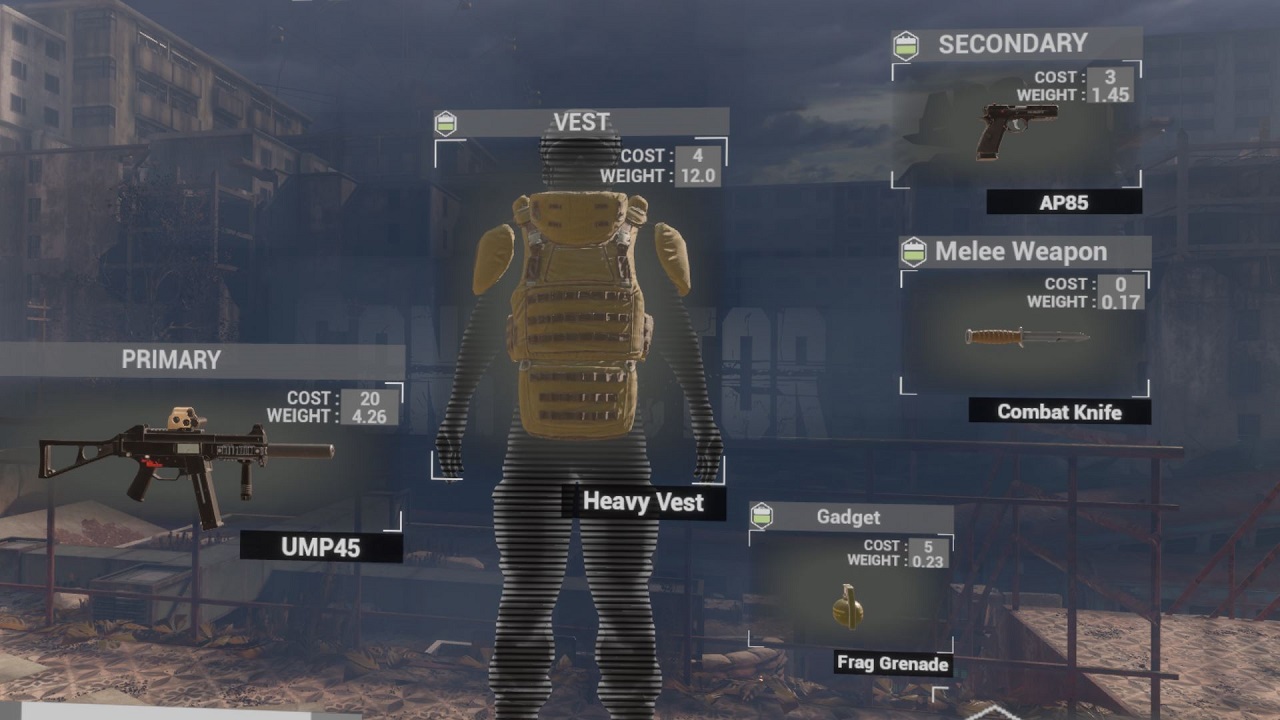
Task: Click the Melee Weapon category header
Action: 1020,252
